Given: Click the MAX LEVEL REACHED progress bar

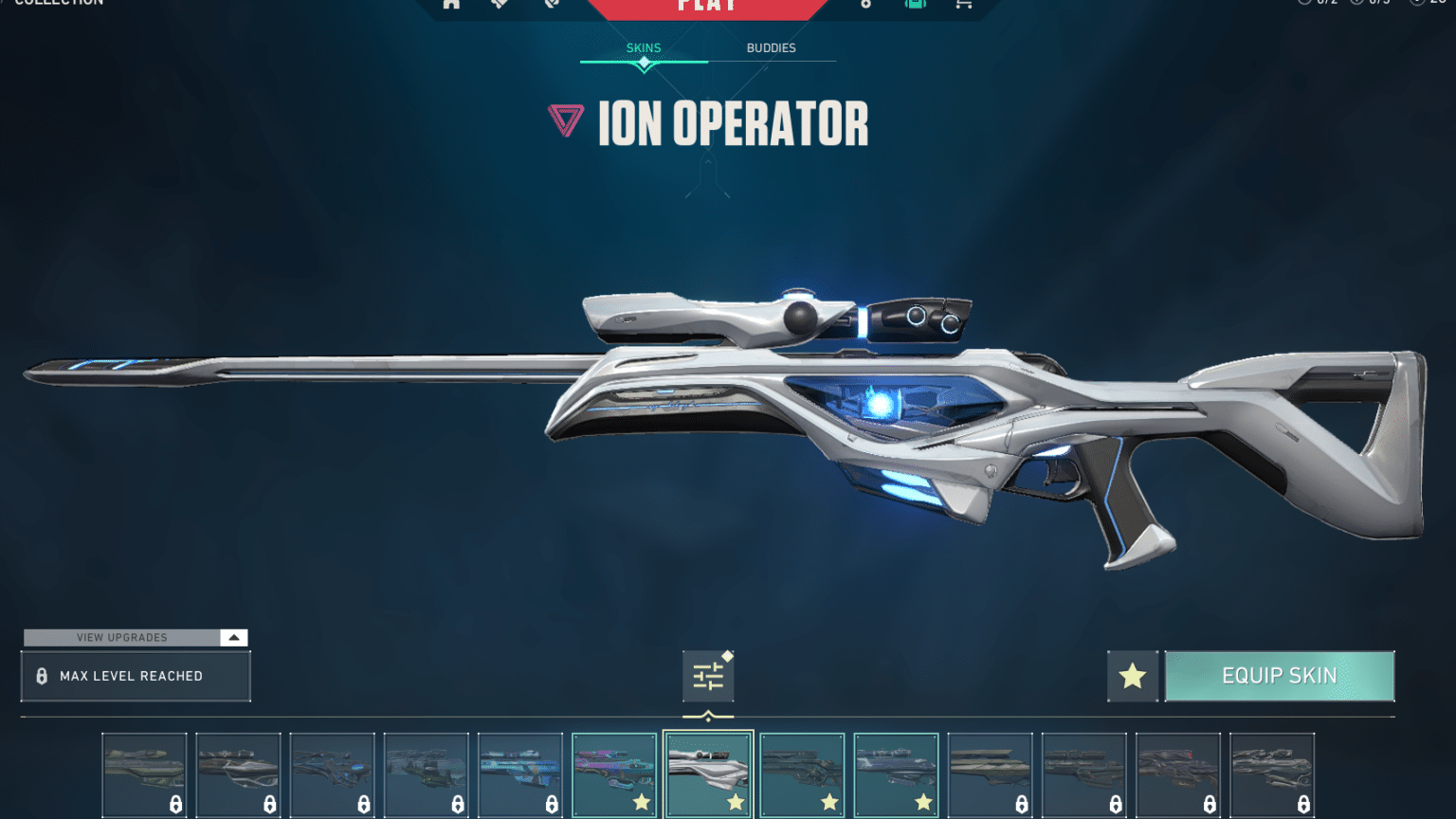Looking at the screenshot, I should [136, 676].
